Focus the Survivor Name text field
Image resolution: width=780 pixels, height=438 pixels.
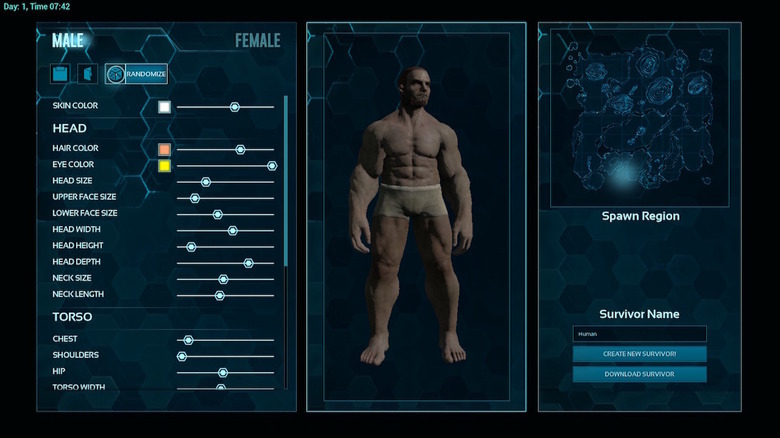[639, 334]
